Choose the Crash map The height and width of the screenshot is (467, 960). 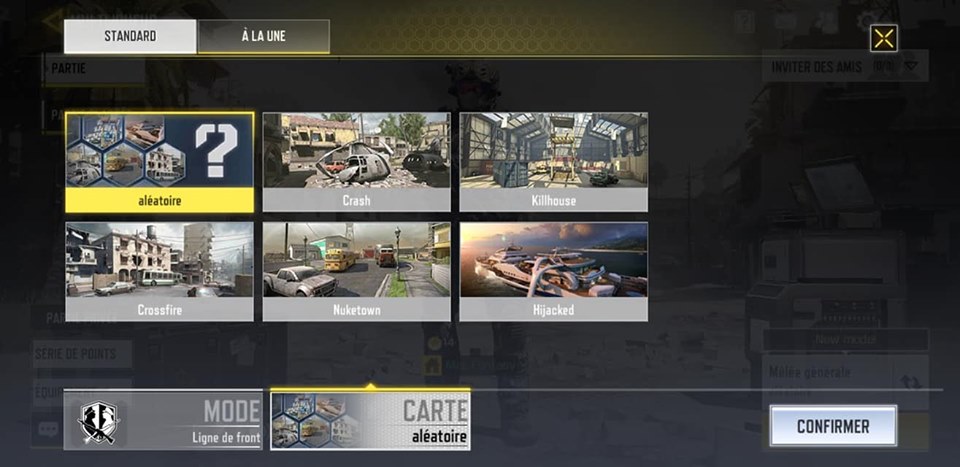[x=356, y=161]
